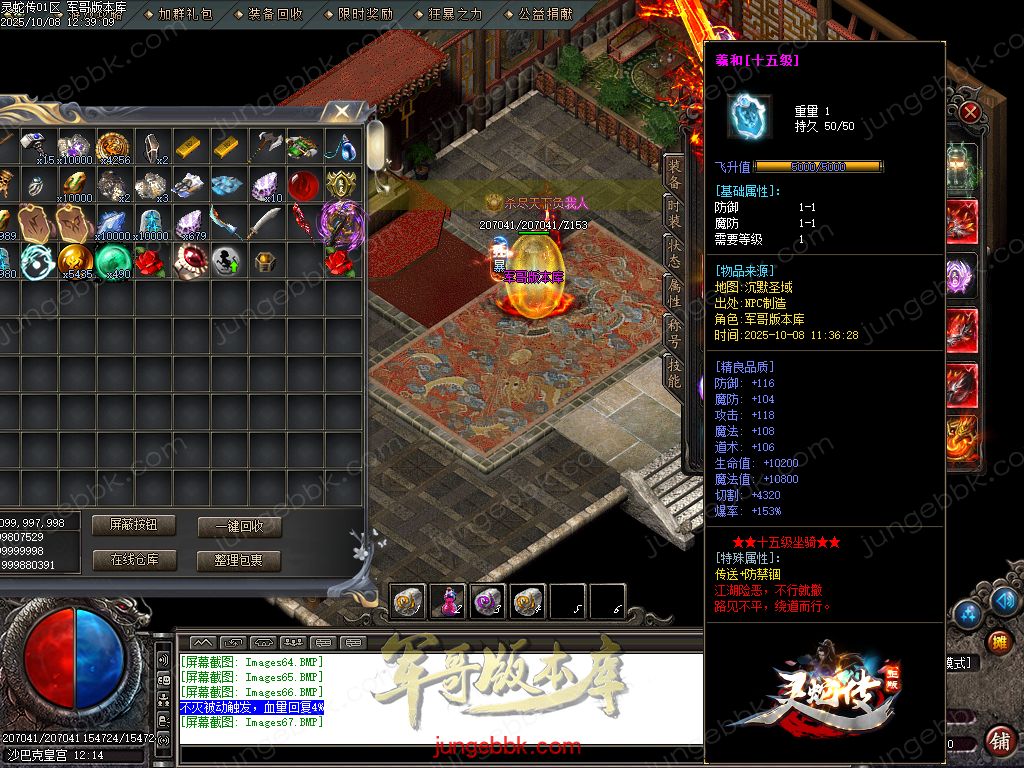Image resolution: width=1024 pixels, height=768 pixels.
Task: Open the 加群礼包 top menu entry
Action: (185, 14)
